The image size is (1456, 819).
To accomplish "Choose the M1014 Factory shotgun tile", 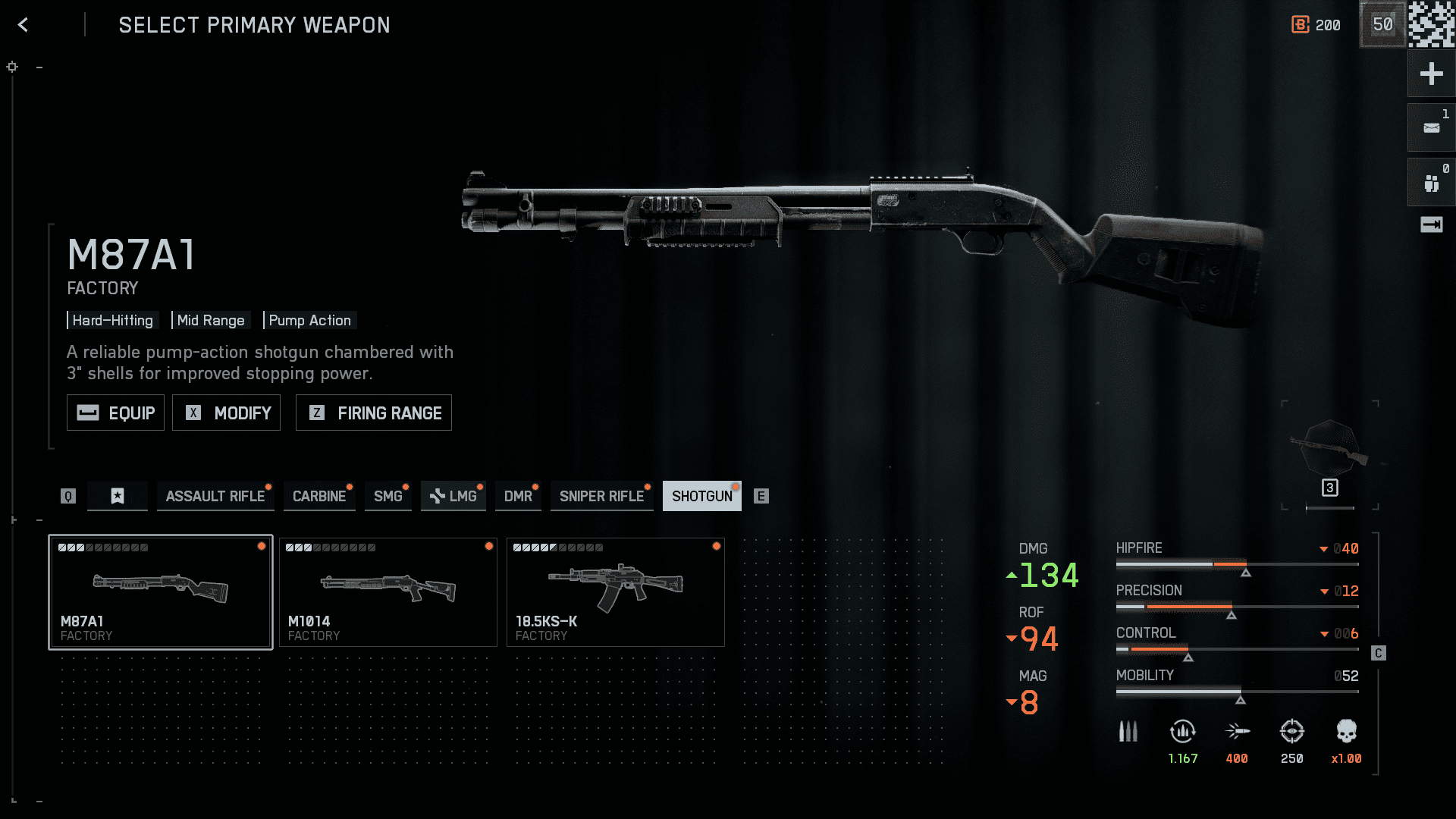I will pyautogui.click(x=388, y=592).
